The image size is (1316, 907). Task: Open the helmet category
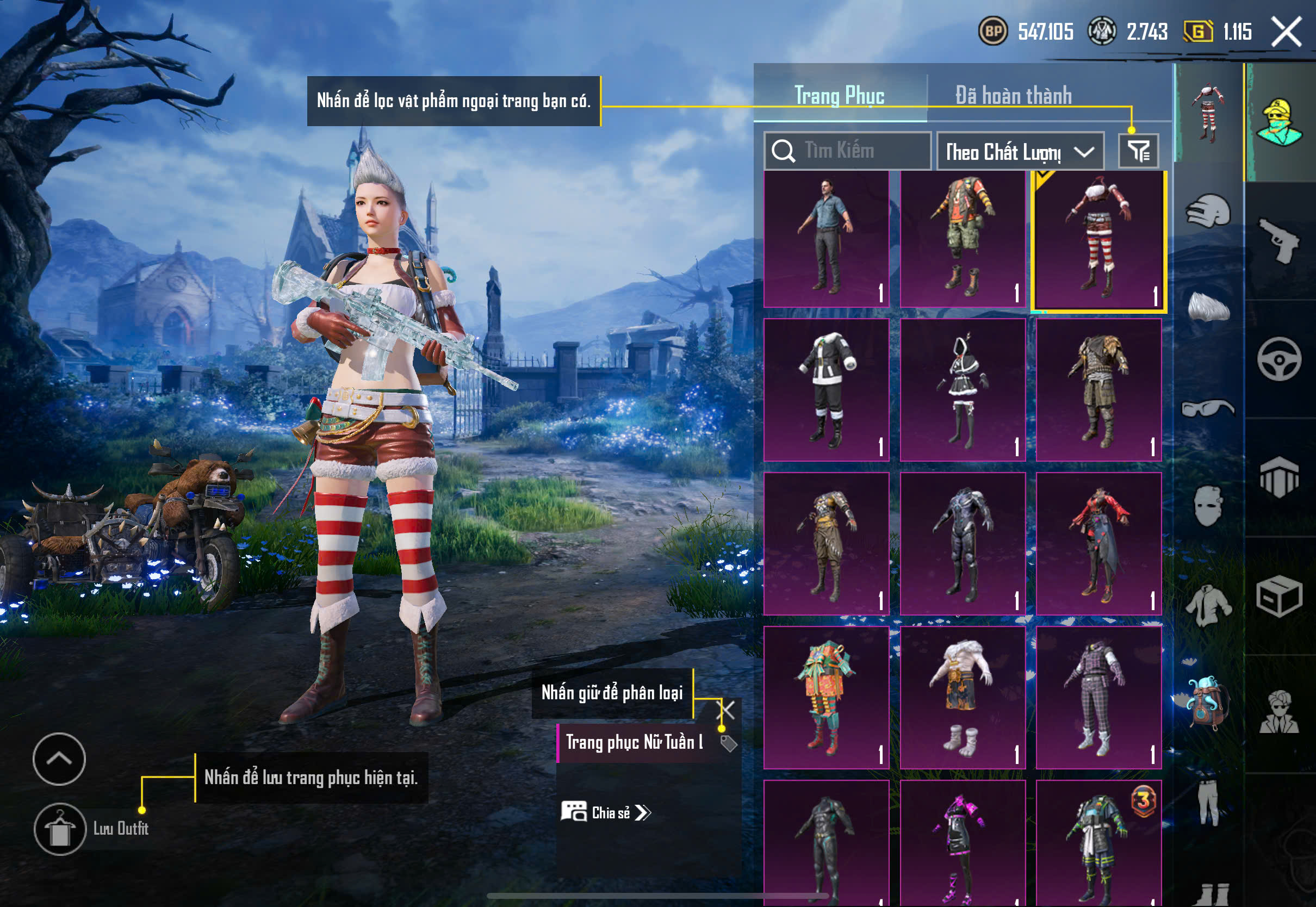pos(1208,212)
